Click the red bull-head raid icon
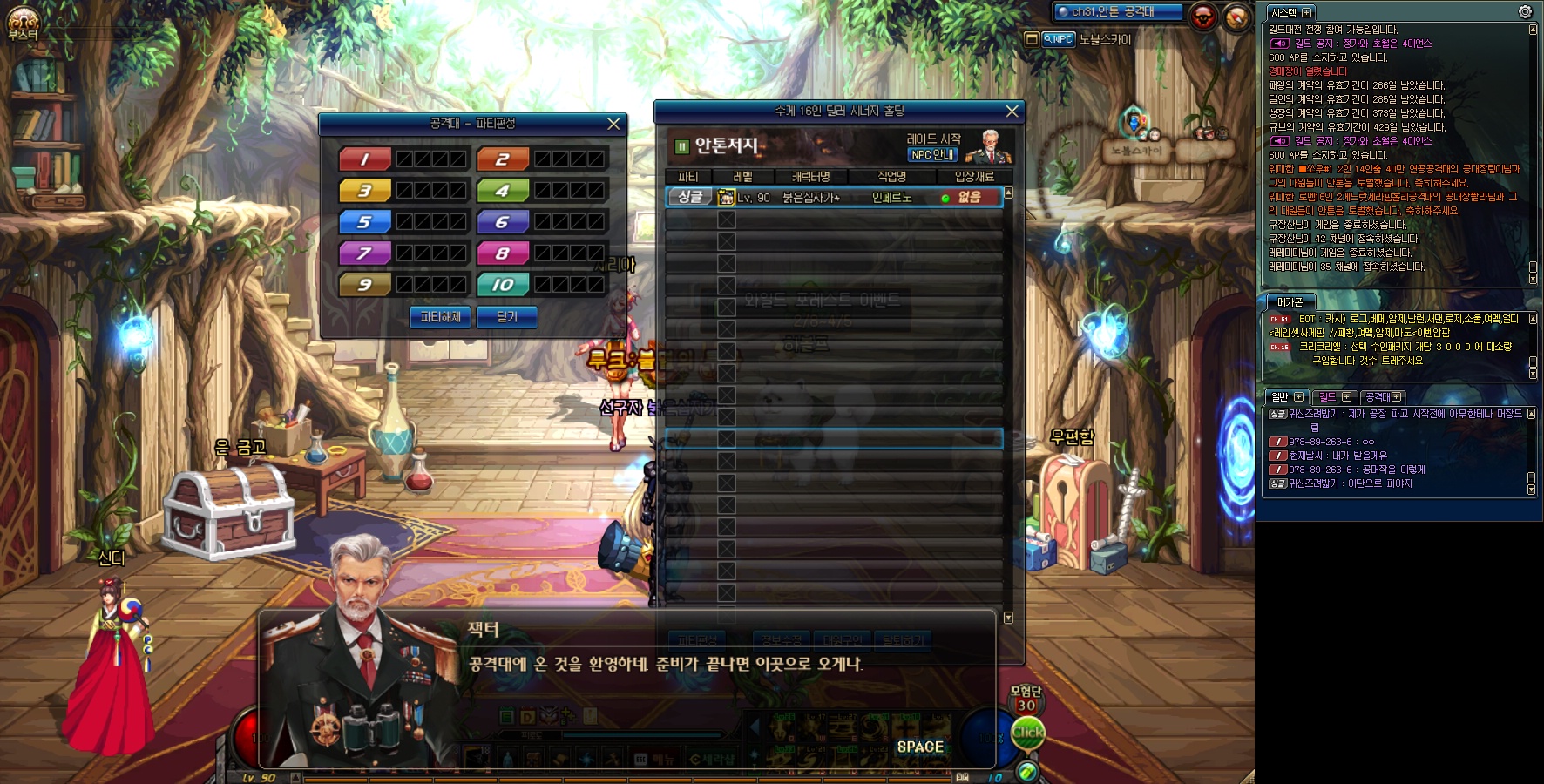 [x=1203, y=17]
